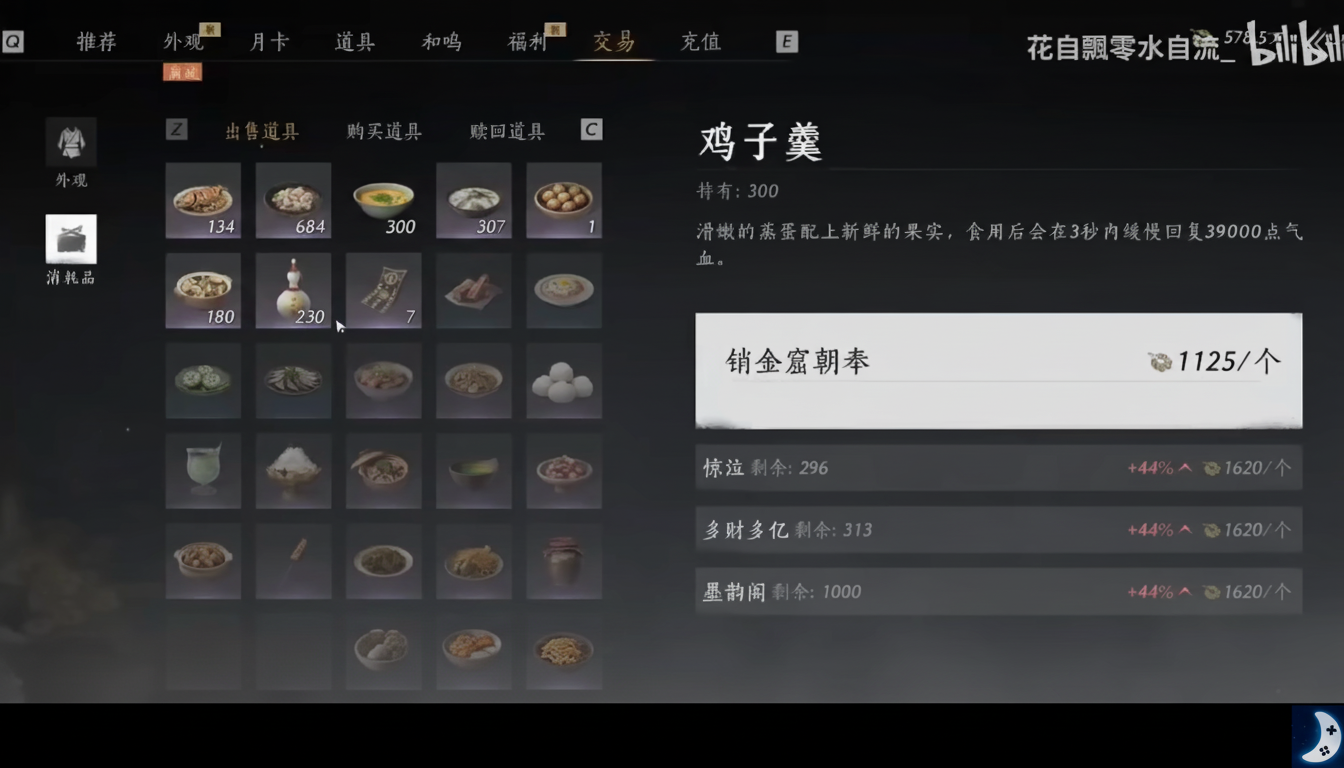This screenshot has width=1344, height=768.
Task: Select the iced green drink item
Action: (x=203, y=471)
